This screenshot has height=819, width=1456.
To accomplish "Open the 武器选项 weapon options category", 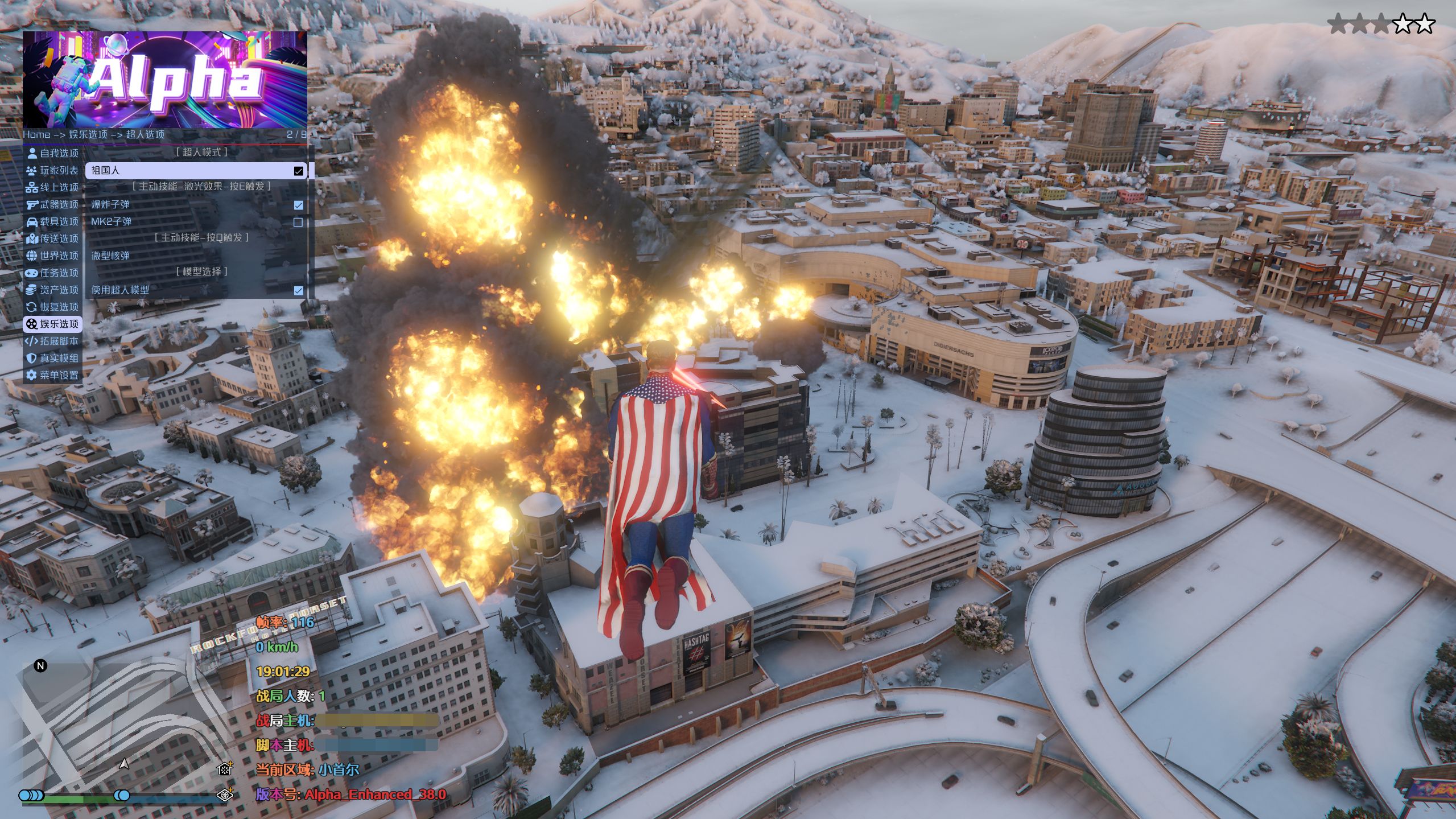I will click(52, 204).
